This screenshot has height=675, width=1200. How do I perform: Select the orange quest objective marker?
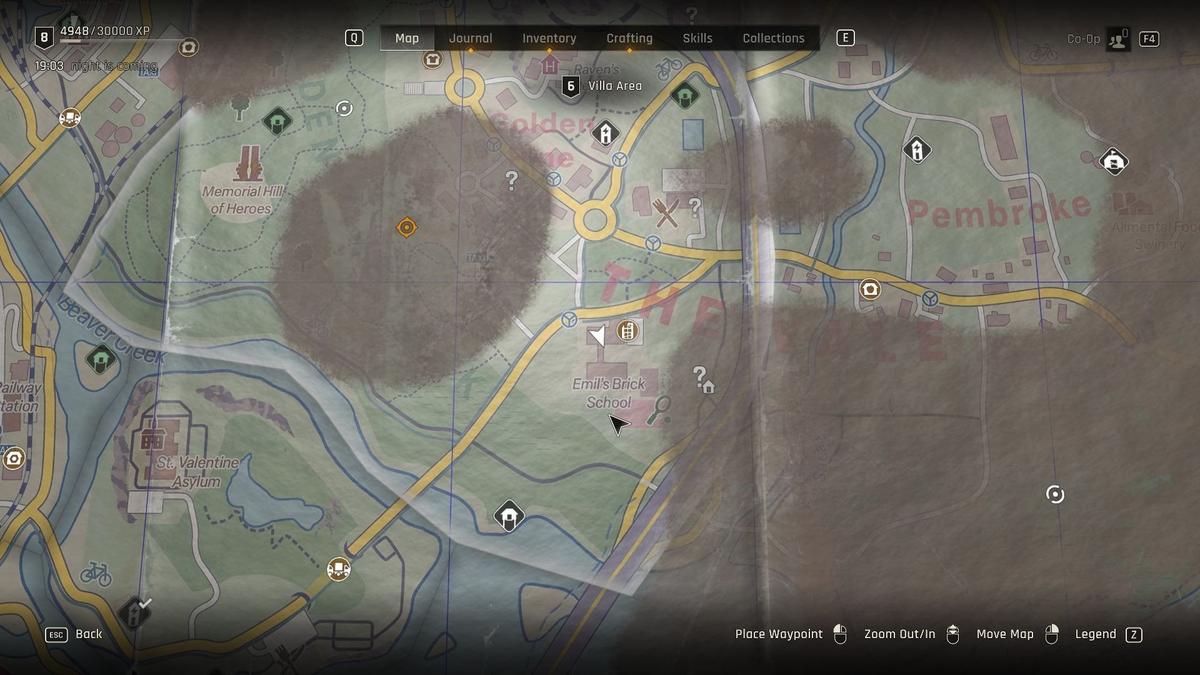coord(406,228)
